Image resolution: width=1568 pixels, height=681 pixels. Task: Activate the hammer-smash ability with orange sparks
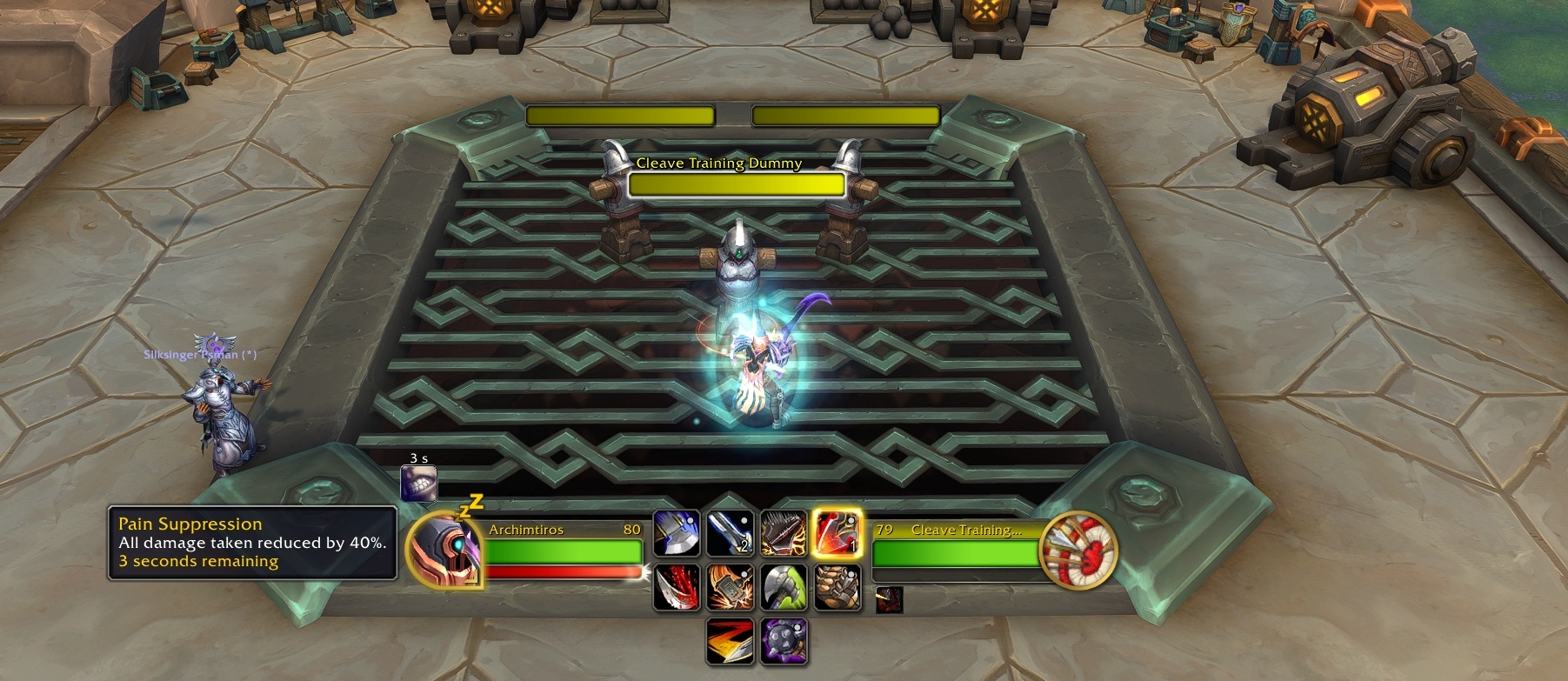coord(730,587)
